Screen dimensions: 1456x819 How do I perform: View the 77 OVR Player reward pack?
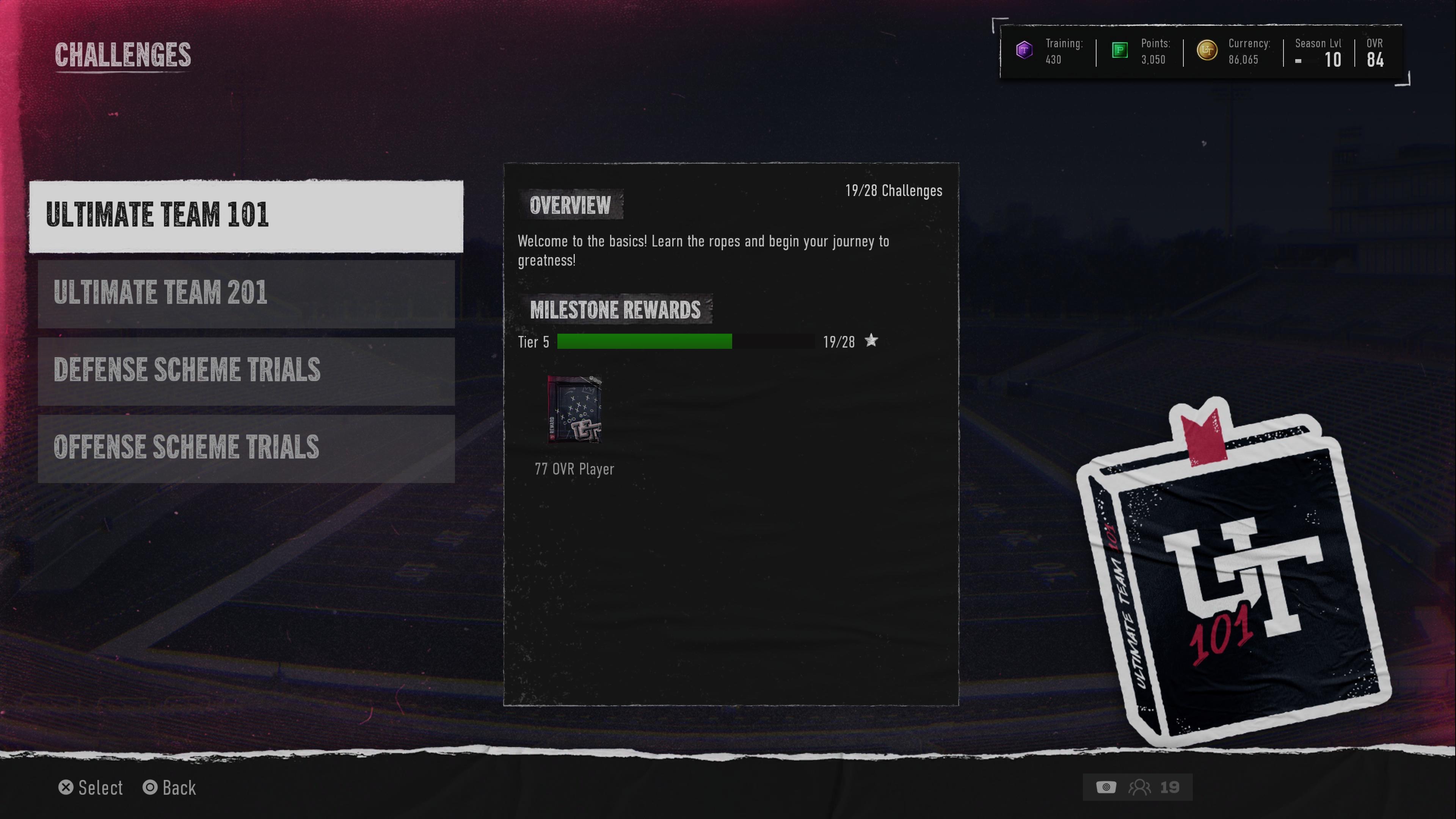point(574,409)
